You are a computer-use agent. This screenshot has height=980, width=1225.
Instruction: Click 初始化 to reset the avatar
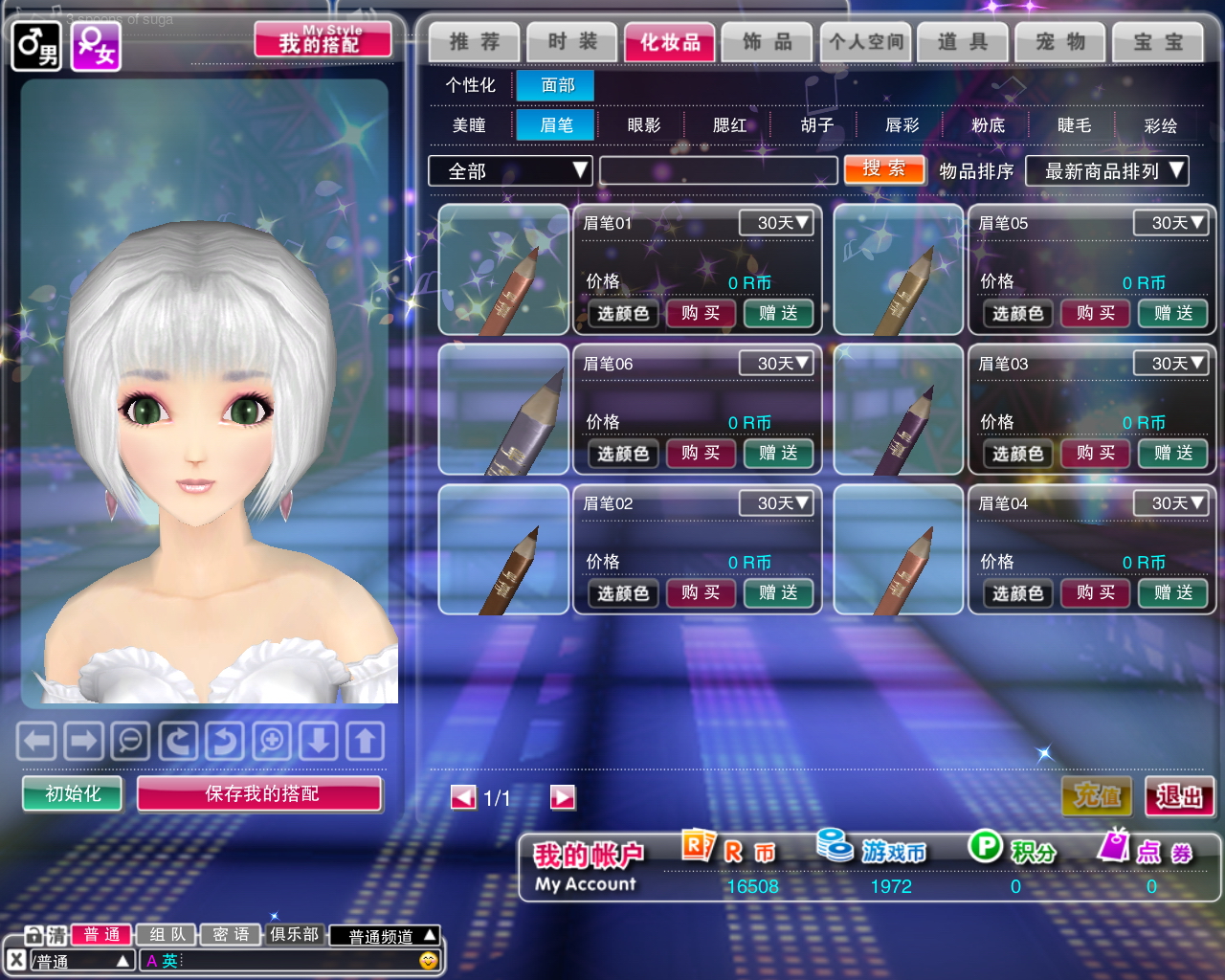point(73,793)
